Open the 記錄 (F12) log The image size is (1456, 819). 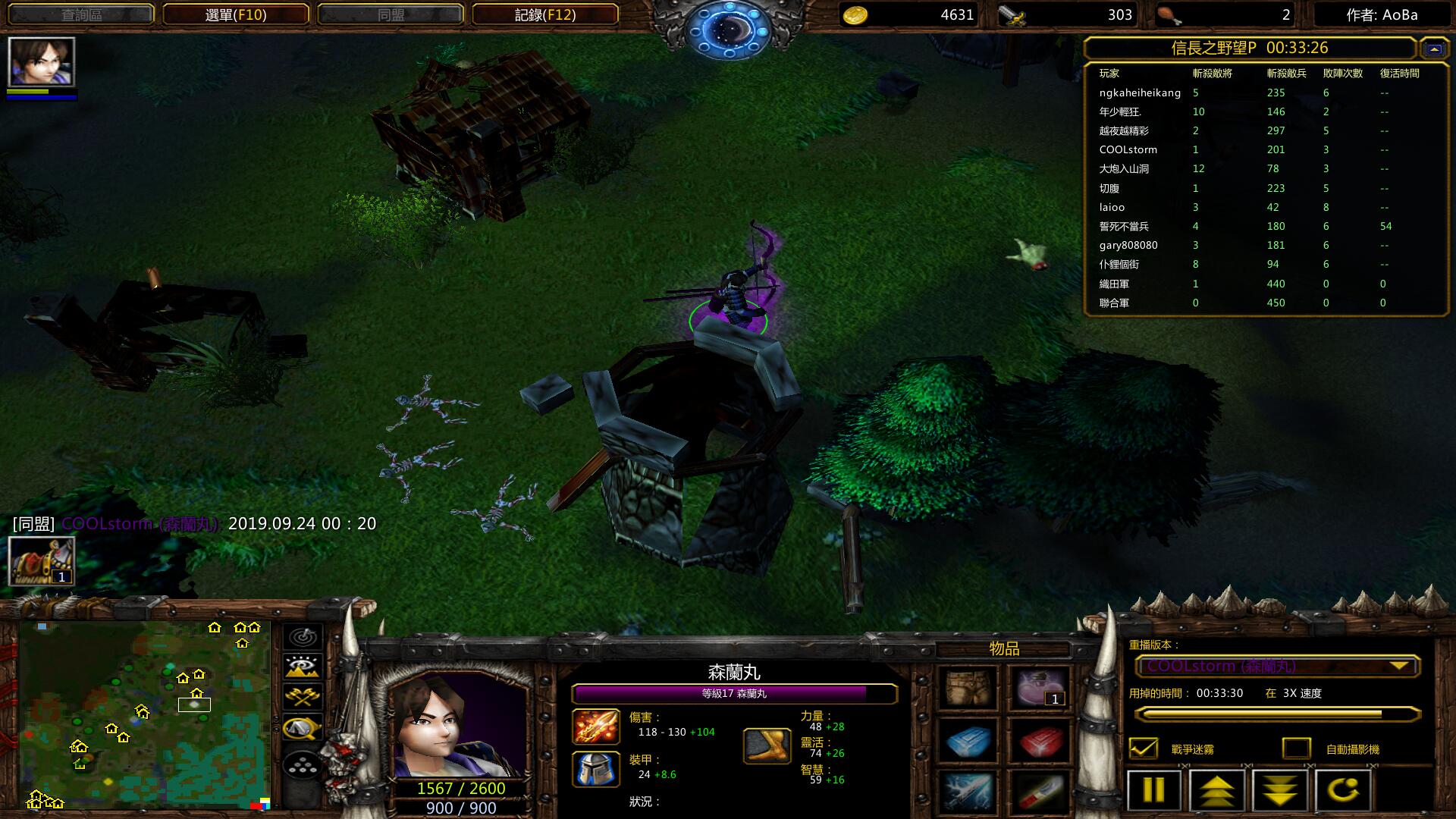tap(544, 14)
